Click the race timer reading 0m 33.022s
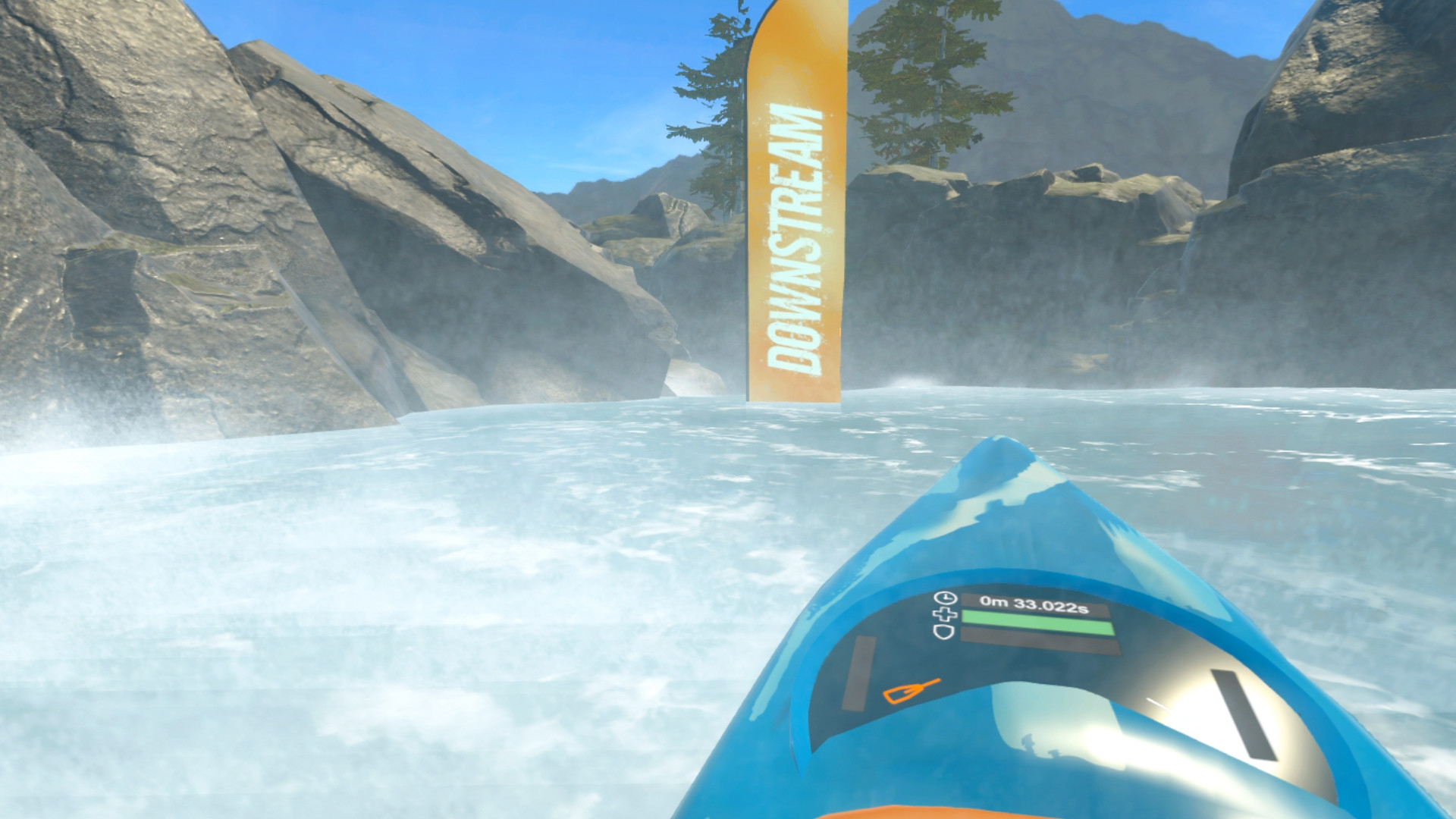Screen dimensions: 1456x819 [x=1035, y=603]
